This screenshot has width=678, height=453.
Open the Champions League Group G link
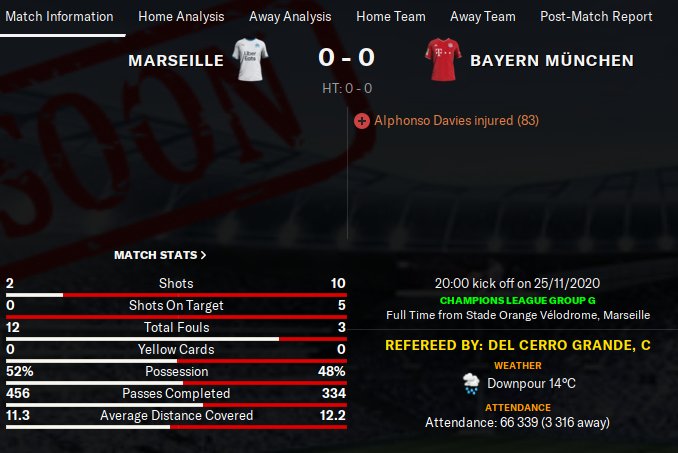(x=517, y=300)
